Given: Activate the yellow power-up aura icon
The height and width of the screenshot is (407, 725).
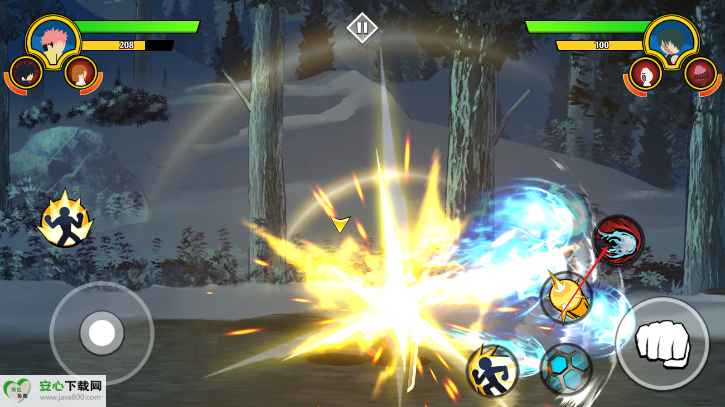Looking at the screenshot, I should 65,220.
